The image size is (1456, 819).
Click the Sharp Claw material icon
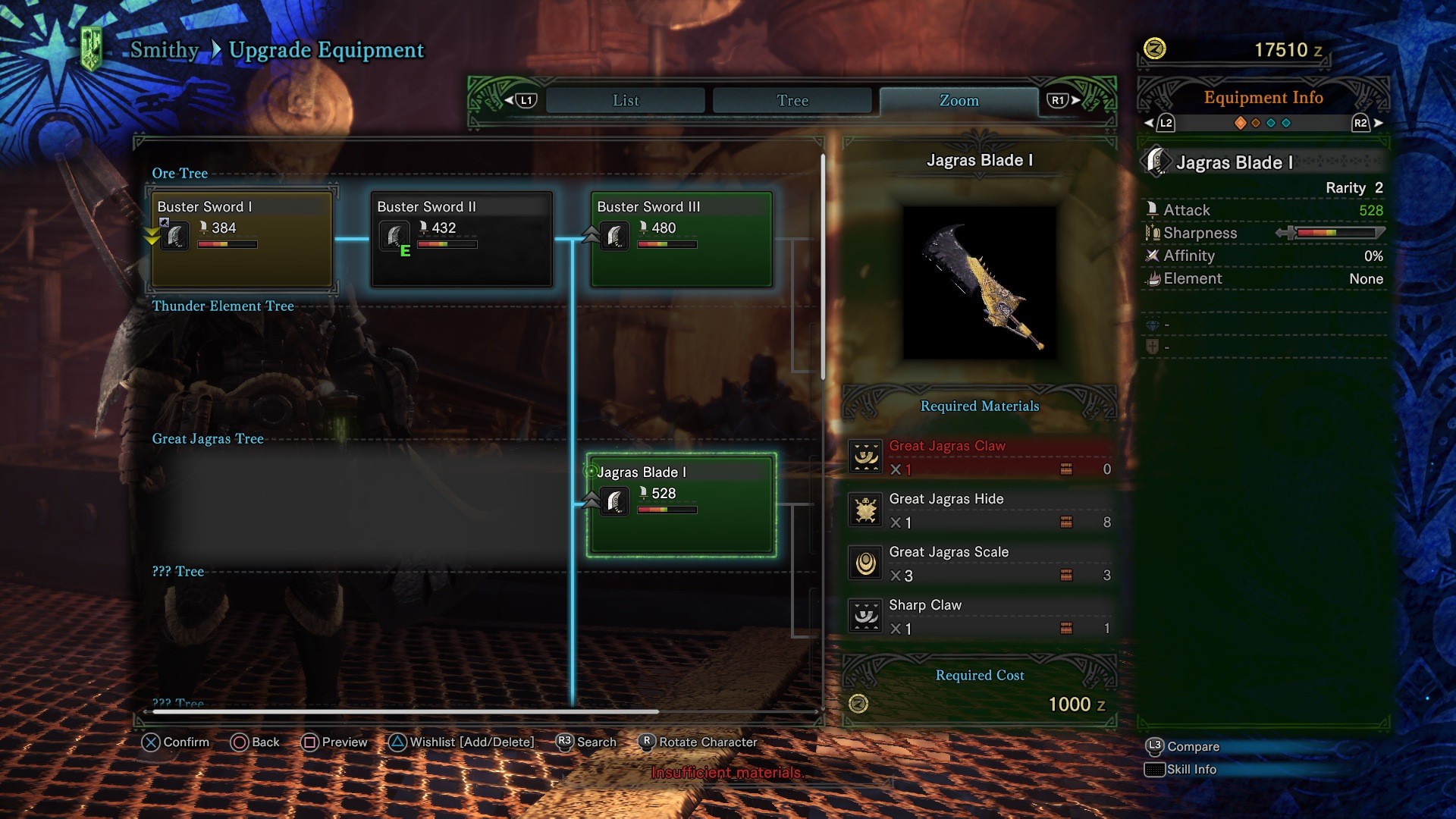click(867, 617)
